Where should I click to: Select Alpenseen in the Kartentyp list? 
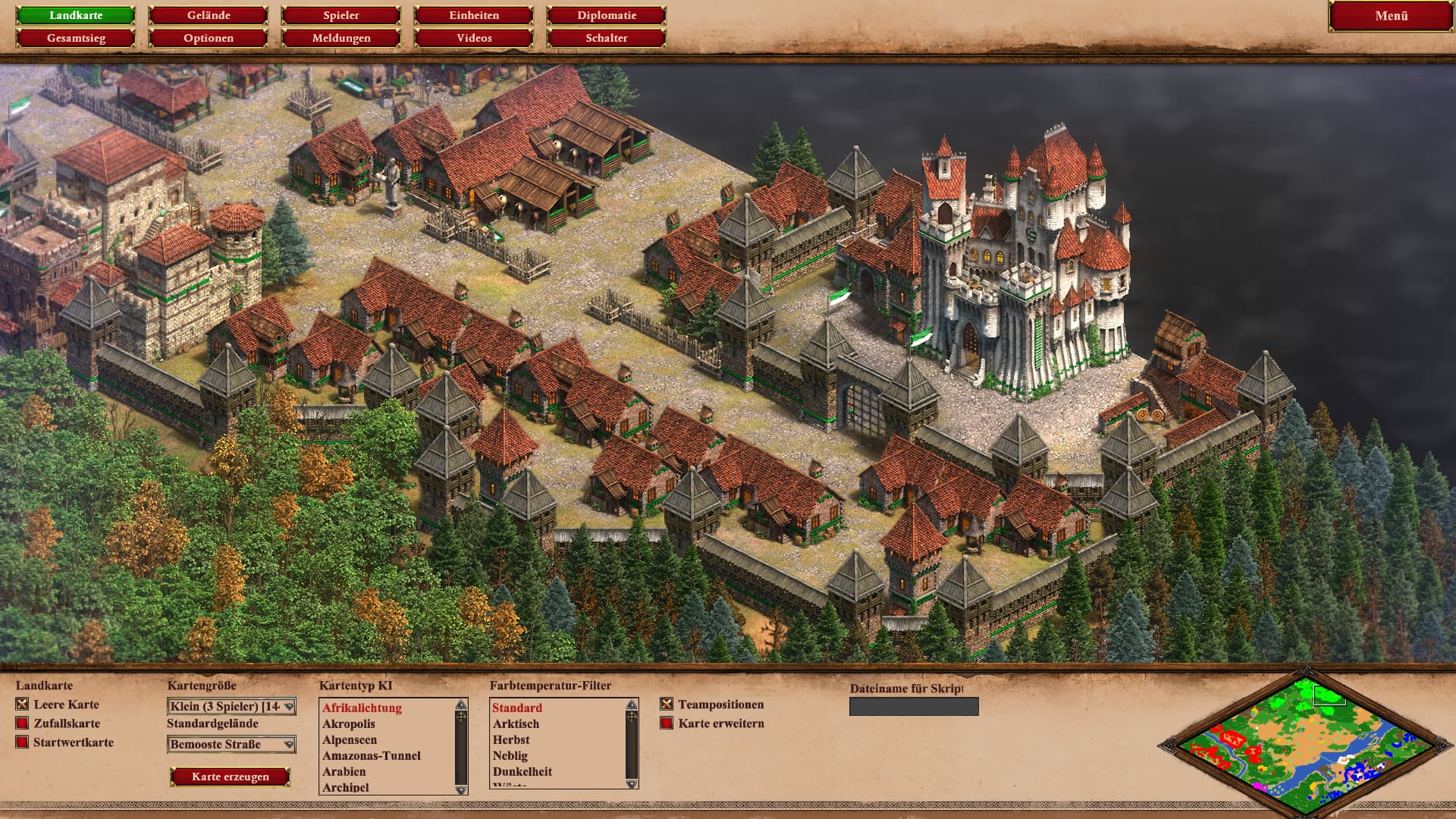tap(350, 740)
